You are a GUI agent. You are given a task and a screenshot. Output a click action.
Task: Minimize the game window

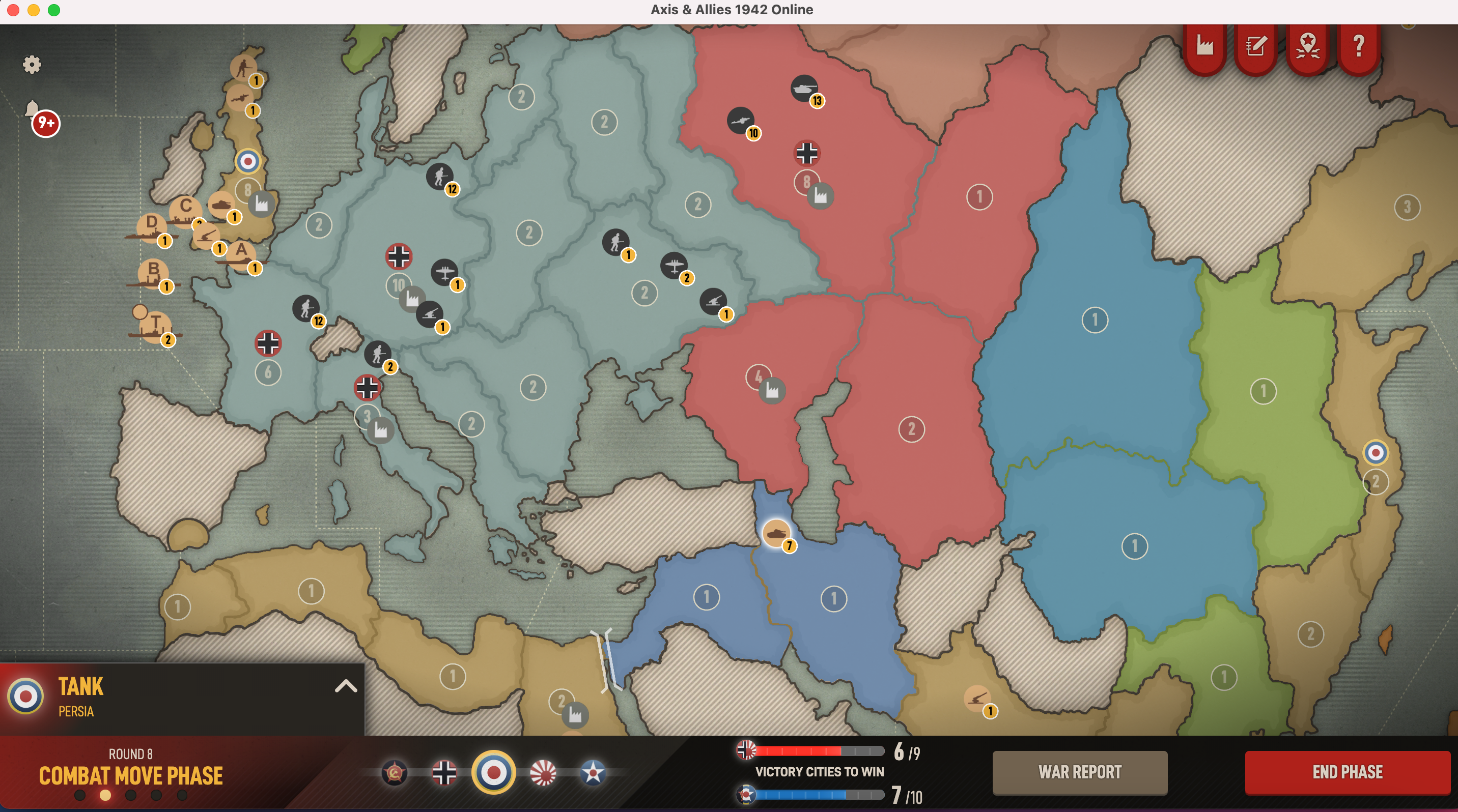(34, 10)
